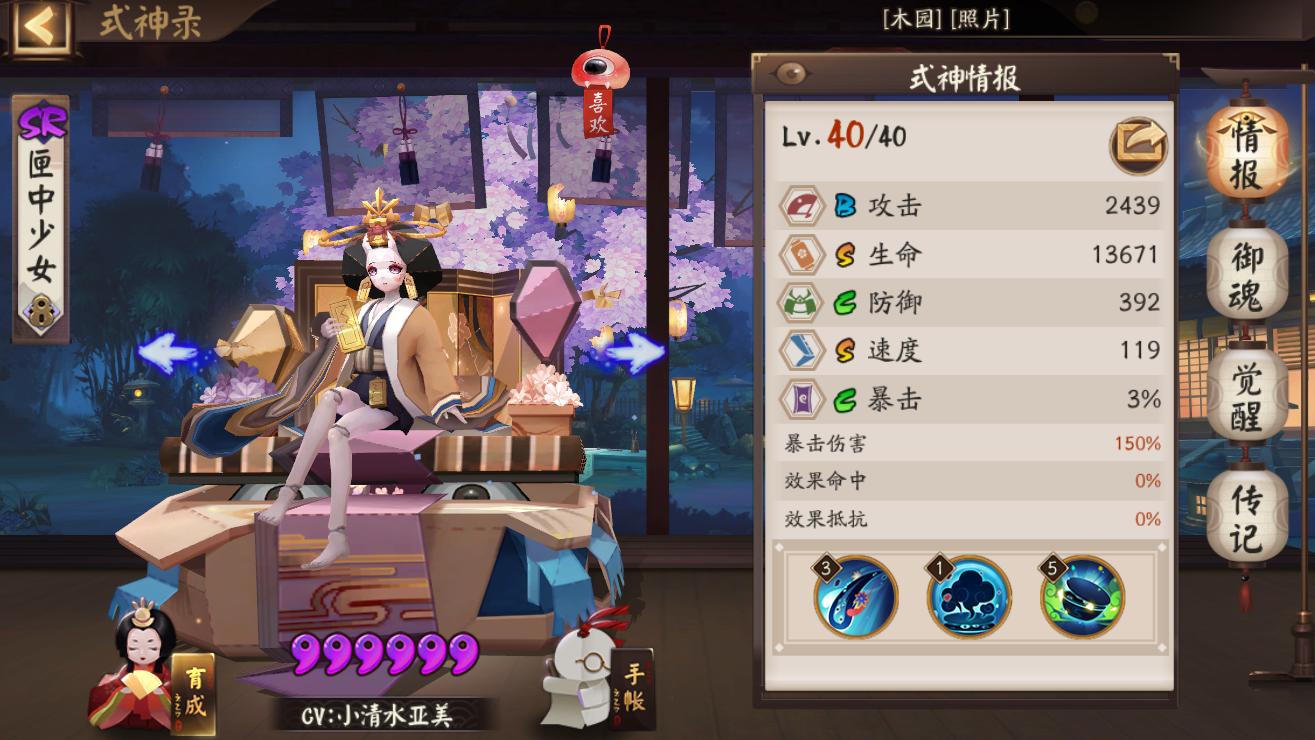Click the share button beside the level
Image resolution: width=1315 pixels, height=740 pixels.
[x=1138, y=145]
